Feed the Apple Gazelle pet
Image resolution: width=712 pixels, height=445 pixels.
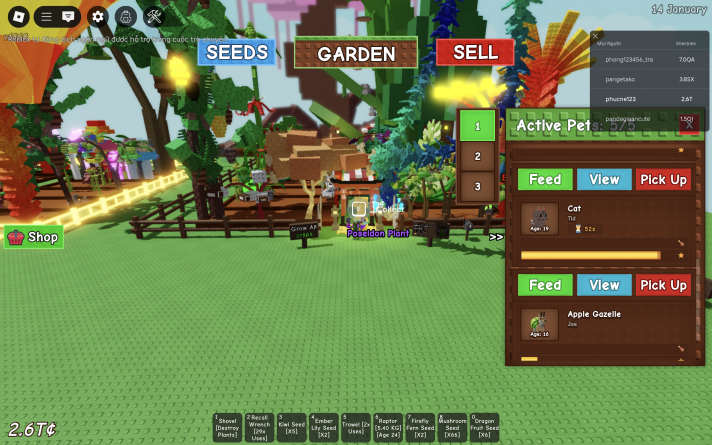click(x=545, y=285)
